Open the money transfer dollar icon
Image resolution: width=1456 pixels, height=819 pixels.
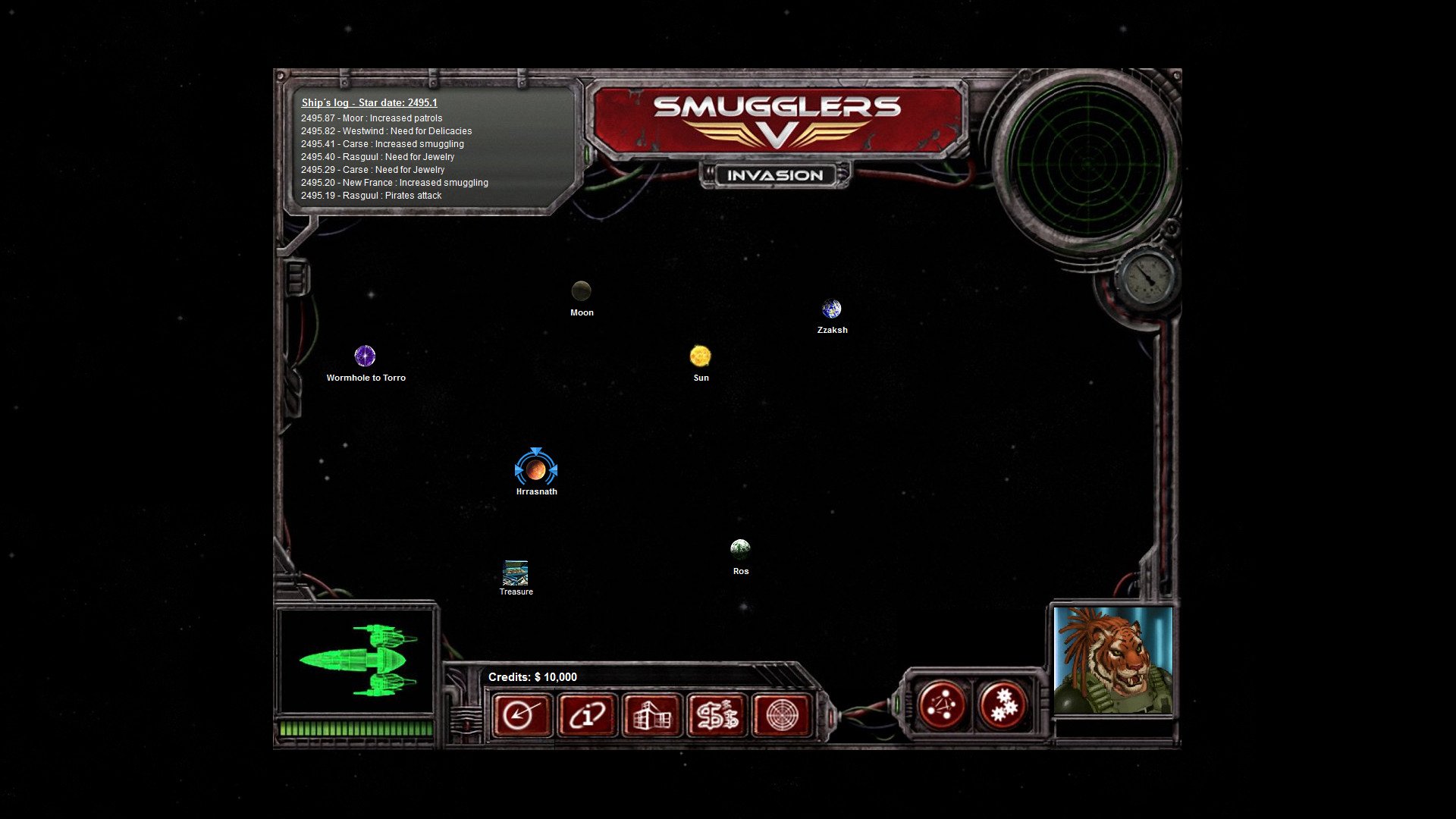717,715
